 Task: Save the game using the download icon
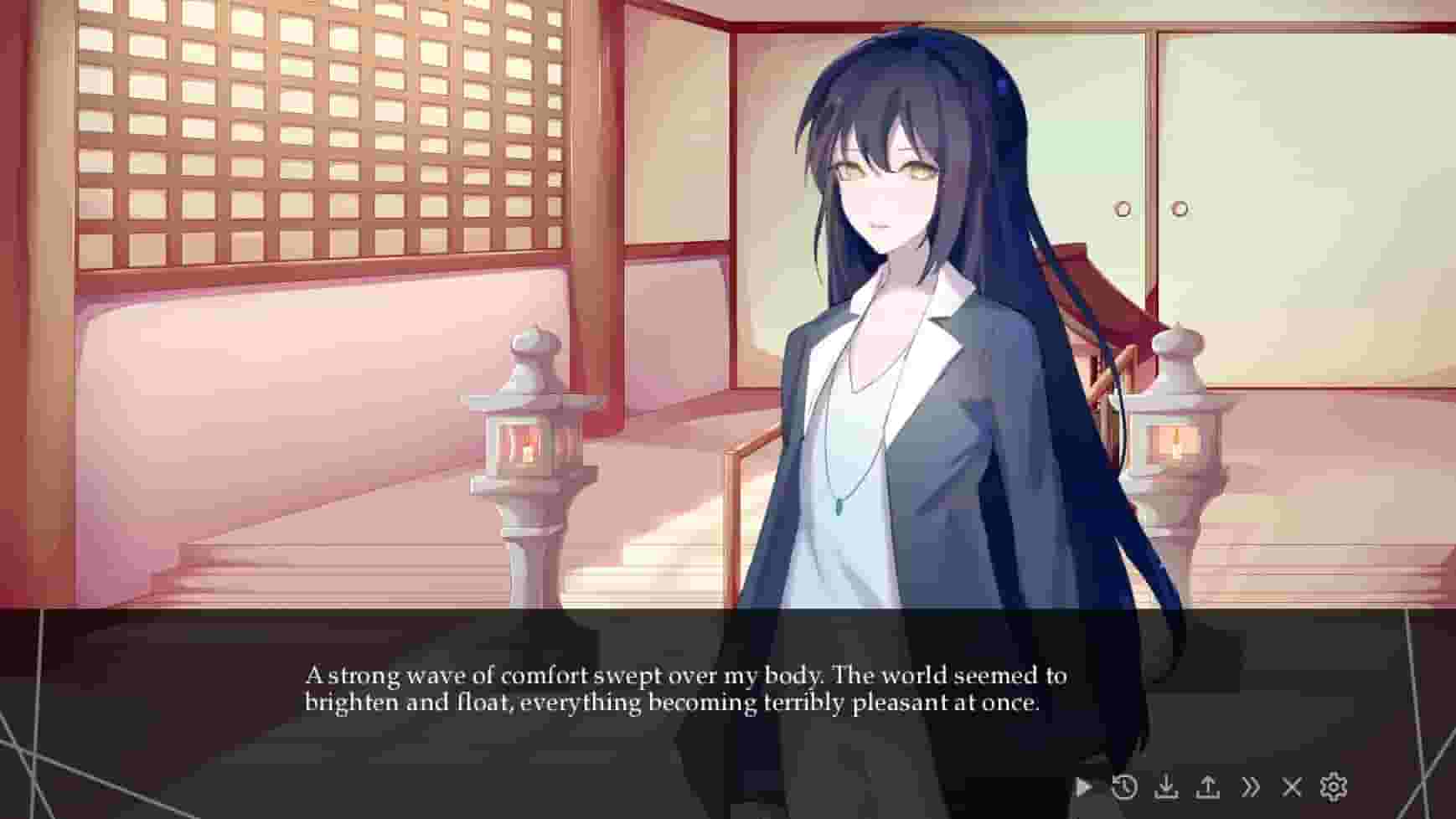1168,786
